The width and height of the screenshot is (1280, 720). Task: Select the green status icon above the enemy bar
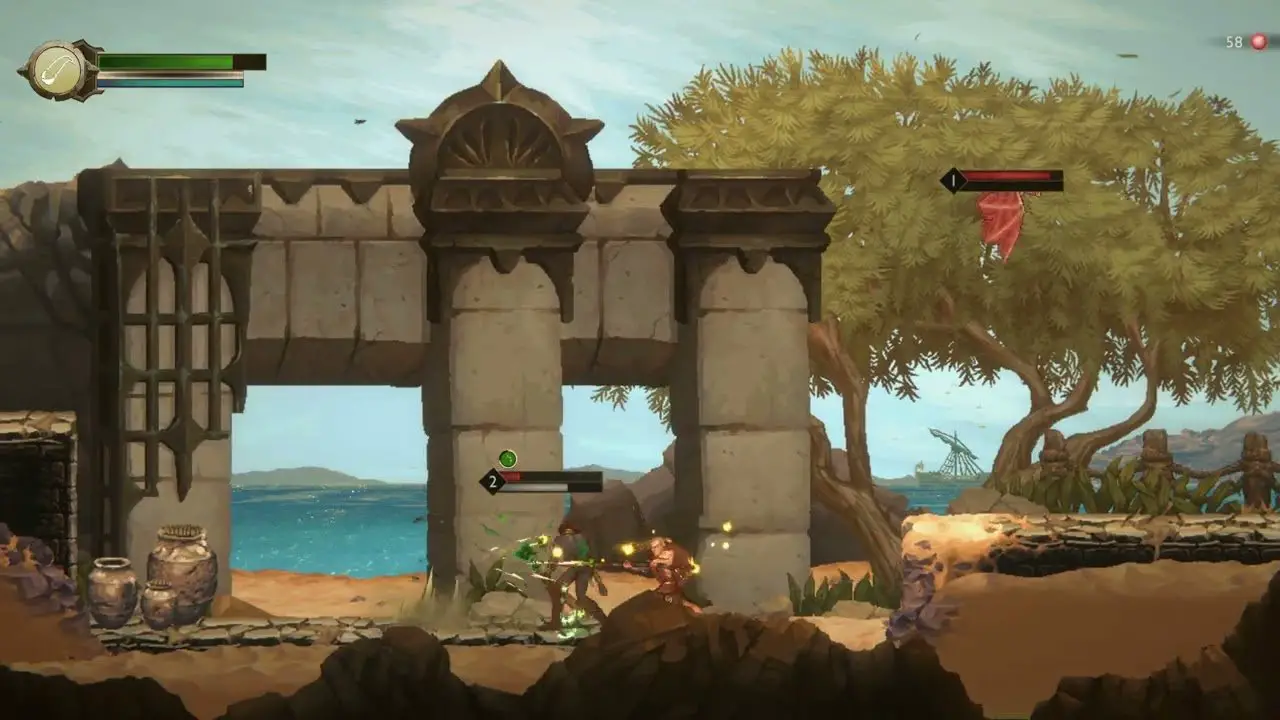(x=508, y=459)
